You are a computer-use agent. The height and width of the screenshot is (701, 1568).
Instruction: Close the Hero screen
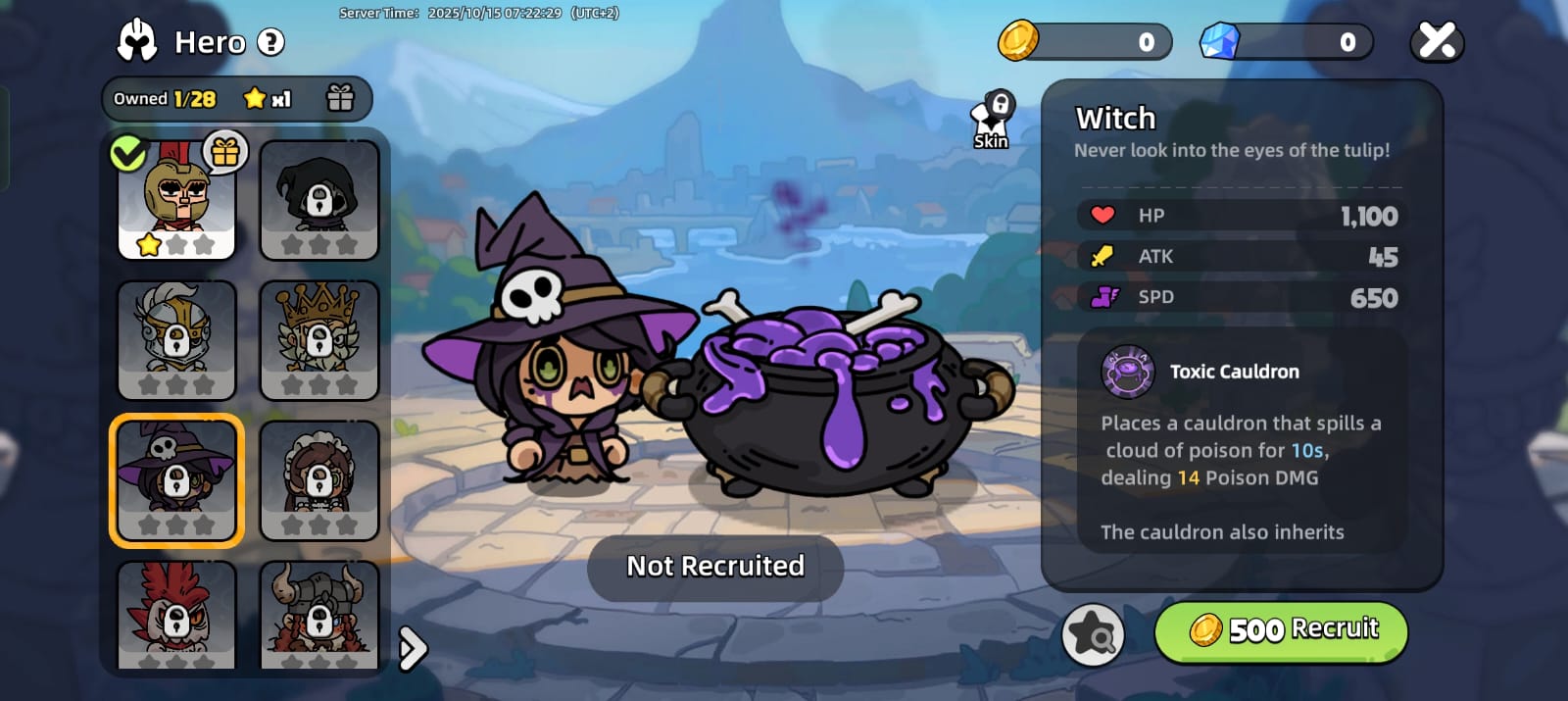[x=1437, y=42]
